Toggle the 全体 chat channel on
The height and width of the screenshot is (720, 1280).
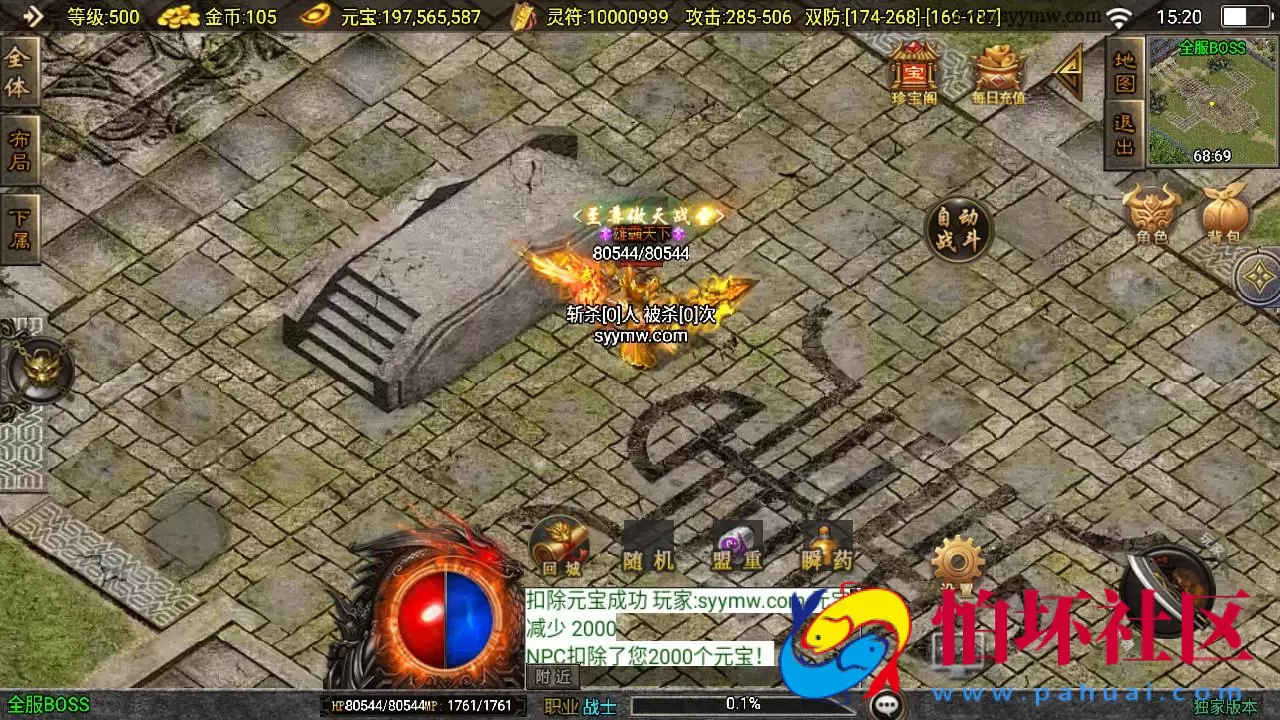tap(19, 70)
